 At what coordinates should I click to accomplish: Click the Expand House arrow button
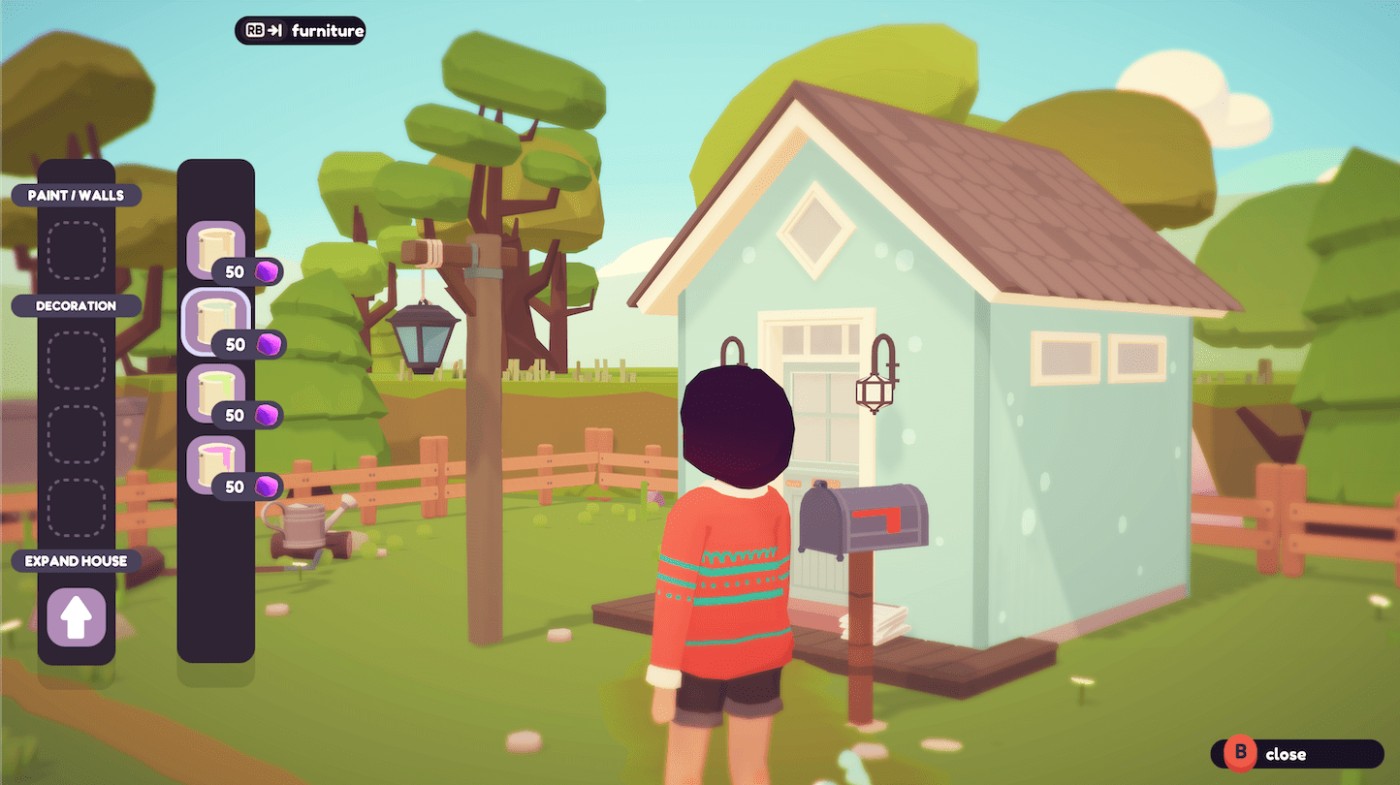76,617
